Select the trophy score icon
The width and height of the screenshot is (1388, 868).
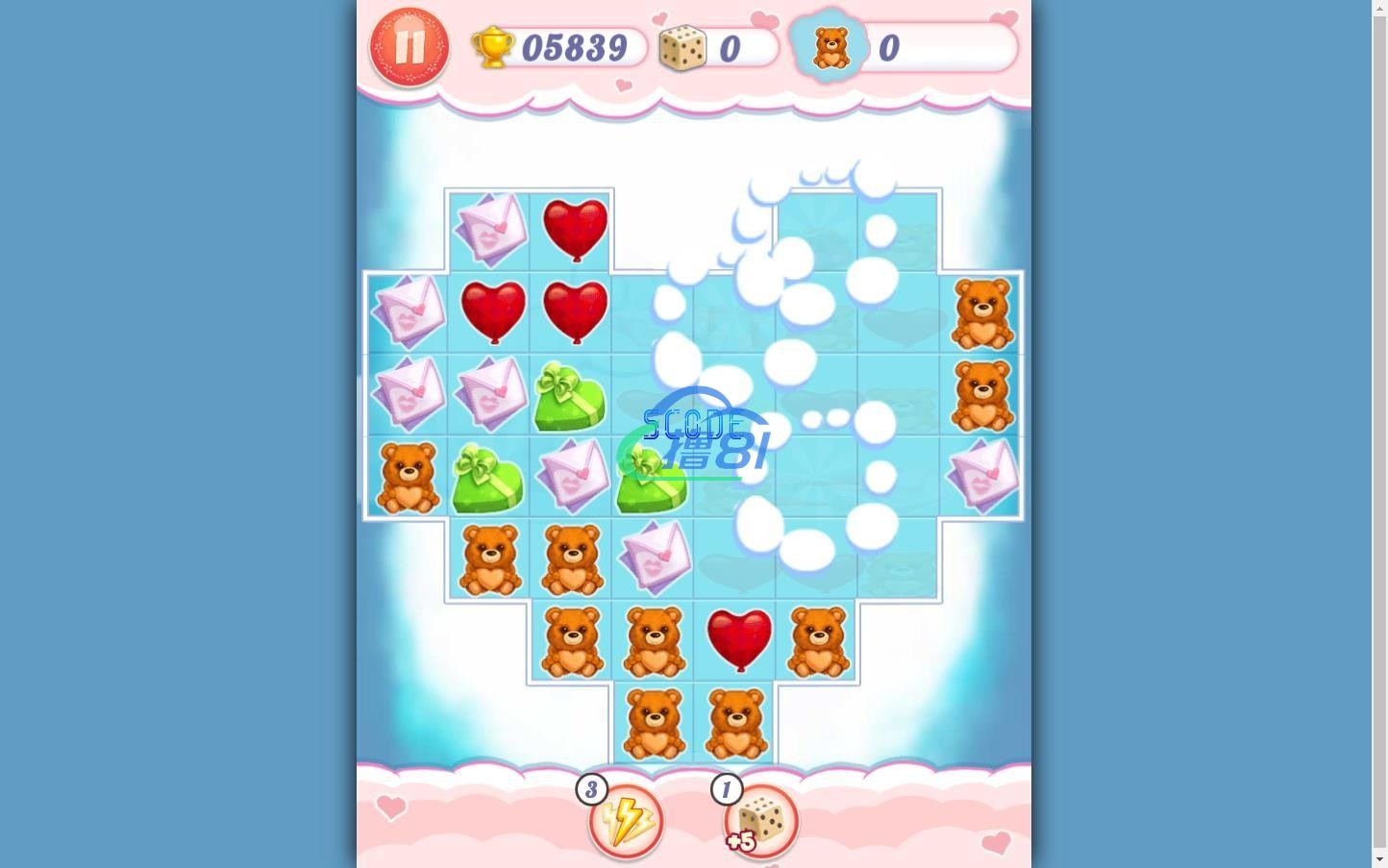click(x=493, y=46)
